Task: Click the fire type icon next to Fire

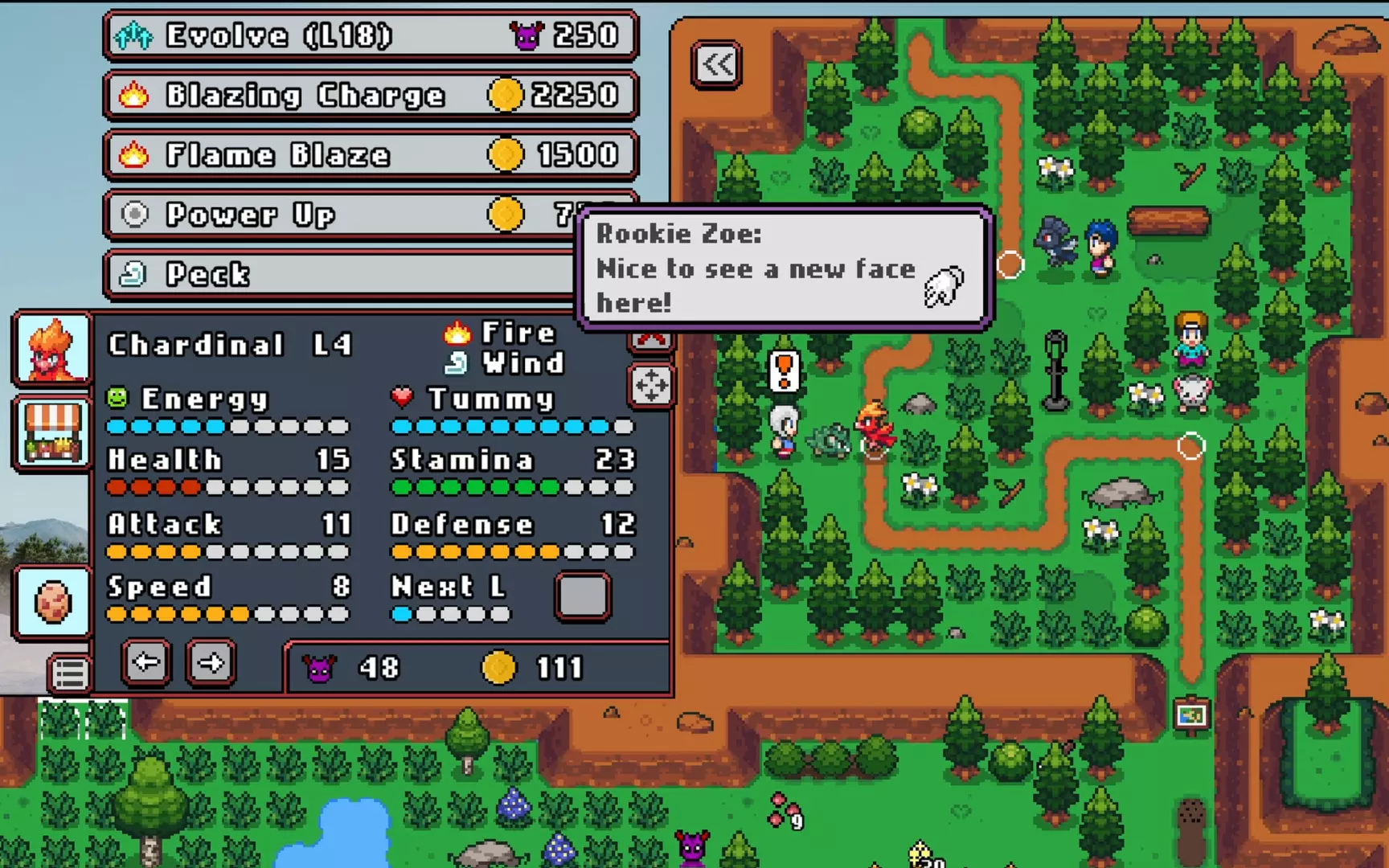Action: click(x=457, y=331)
